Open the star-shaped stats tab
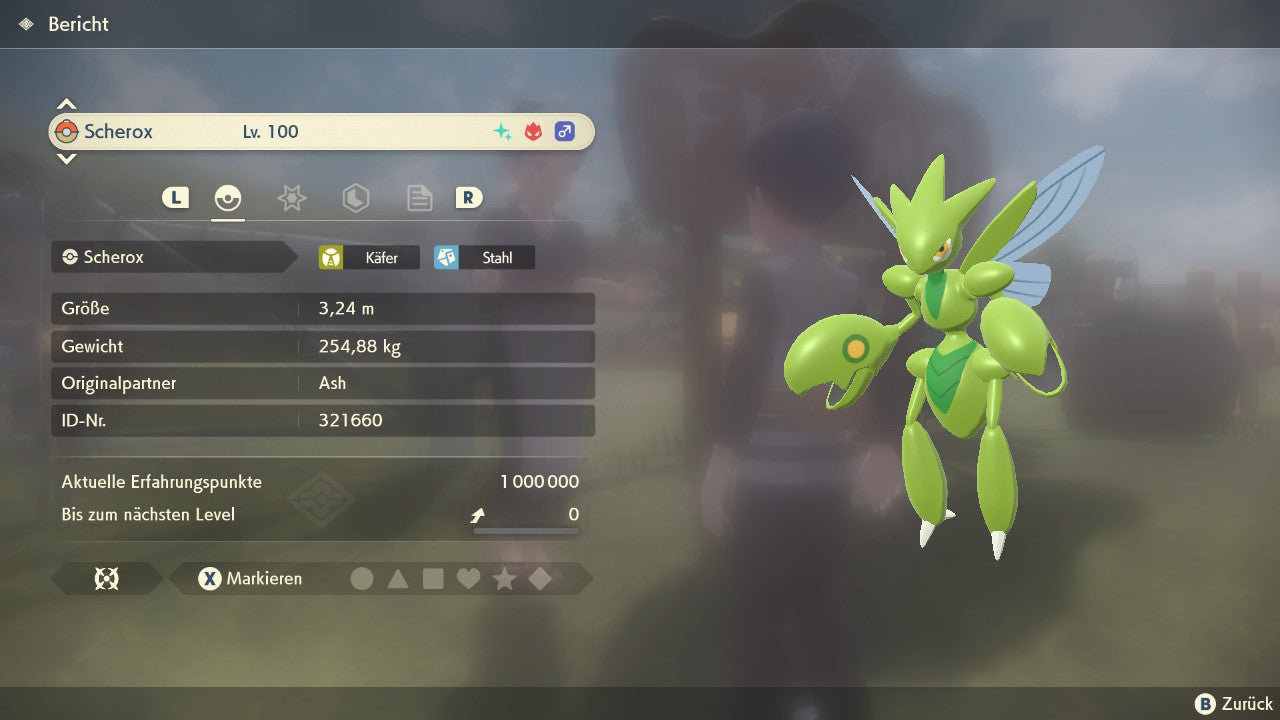Screen dimensions: 1280x720 click(x=291, y=198)
